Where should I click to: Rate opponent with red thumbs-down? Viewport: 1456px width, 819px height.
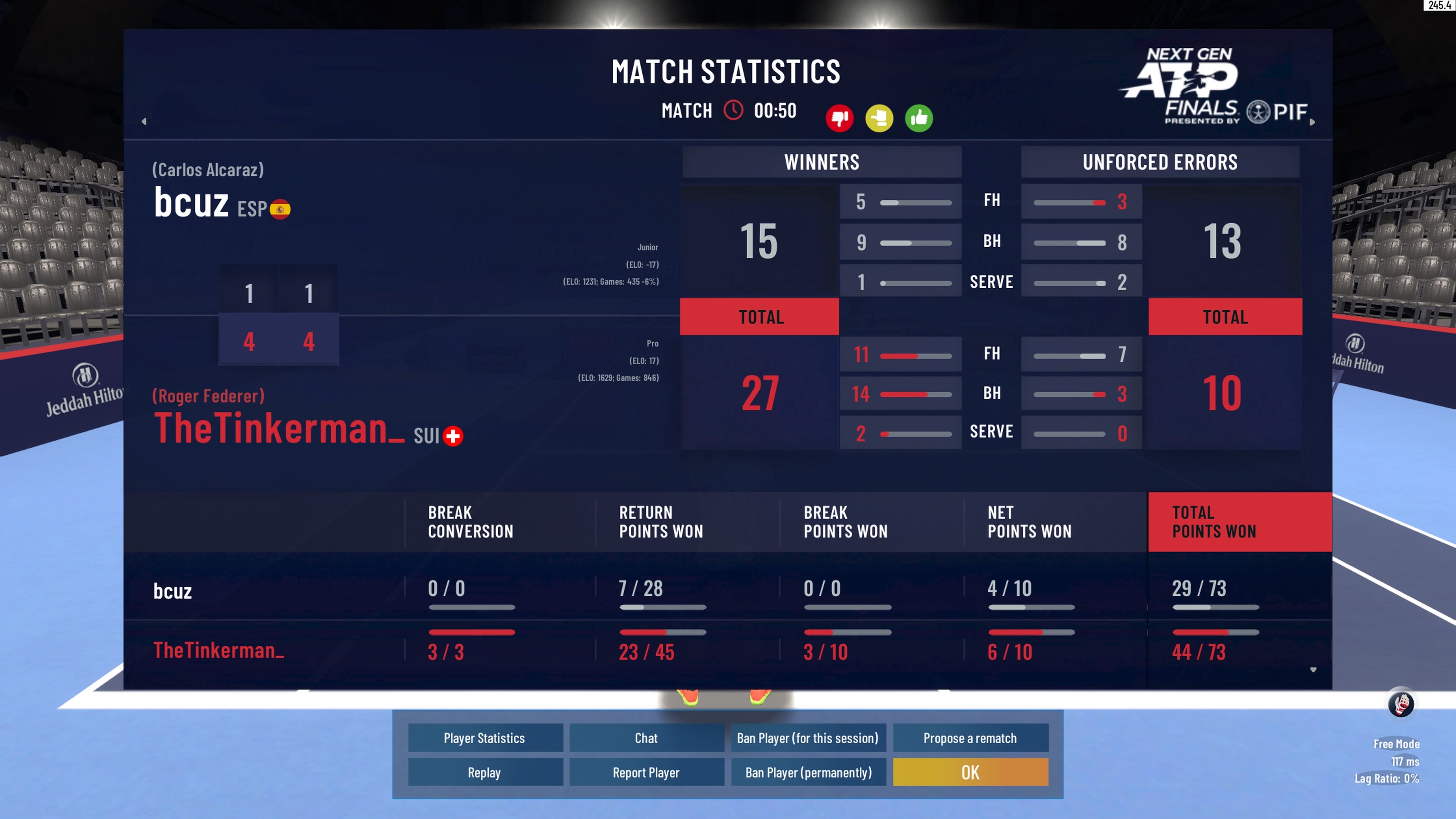[839, 118]
